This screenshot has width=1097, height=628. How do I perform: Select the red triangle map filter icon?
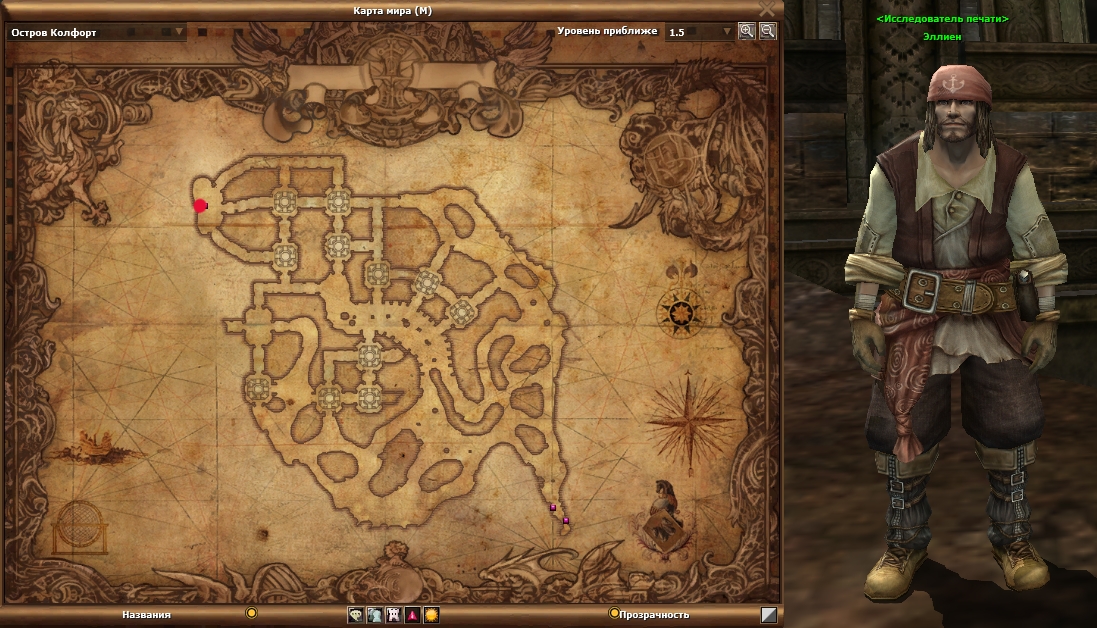[412, 615]
